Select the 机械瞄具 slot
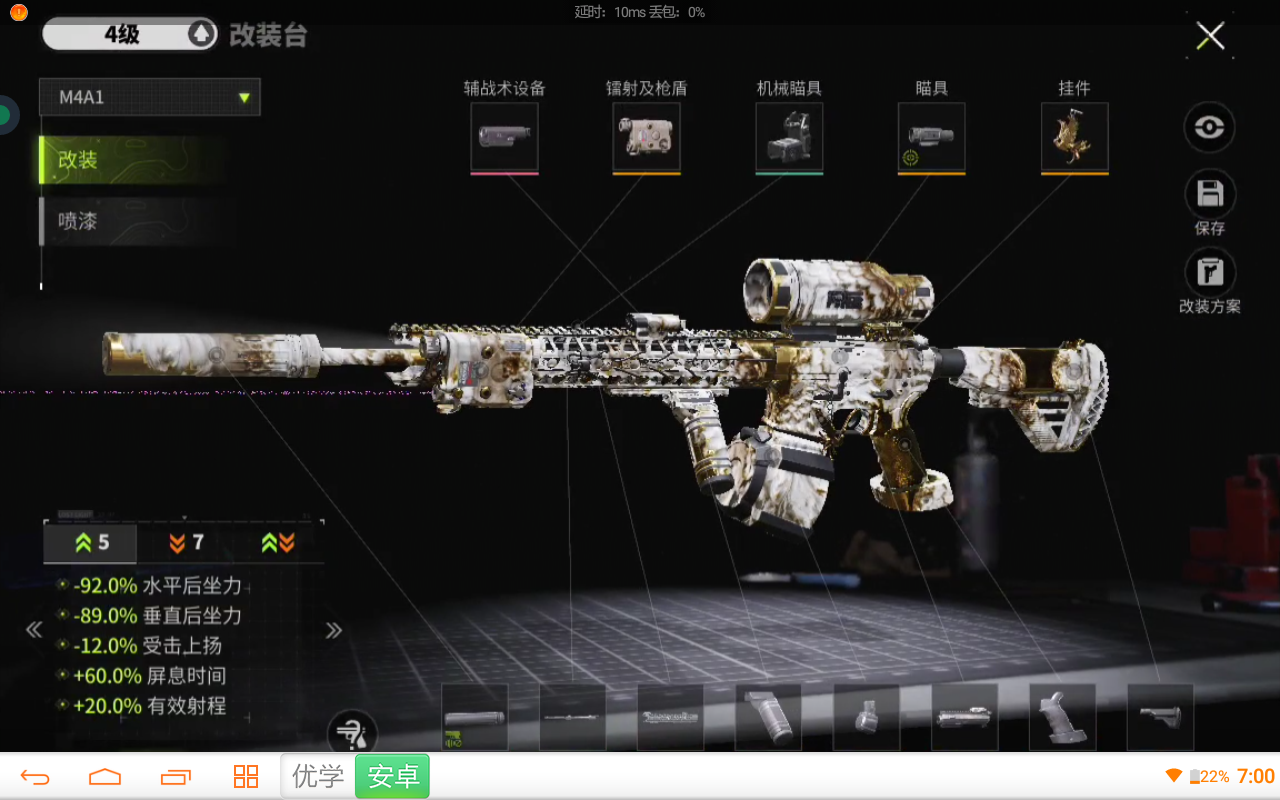The height and width of the screenshot is (800, 1280). pos(790,137)
